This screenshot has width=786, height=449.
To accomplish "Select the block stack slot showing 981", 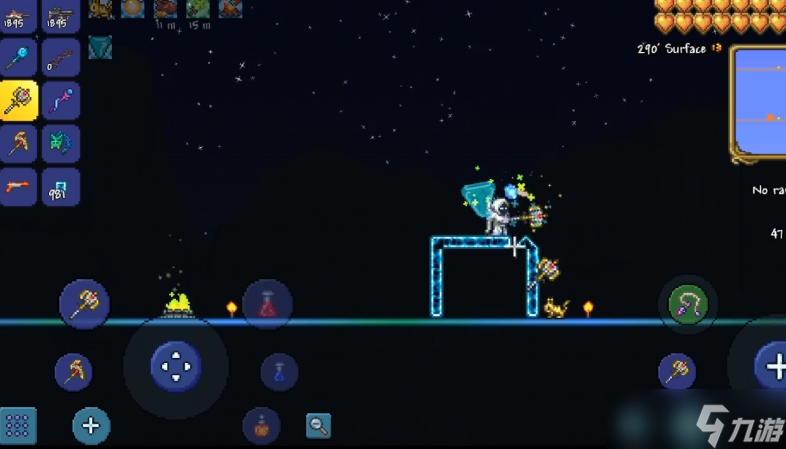I will click(60, 187).
